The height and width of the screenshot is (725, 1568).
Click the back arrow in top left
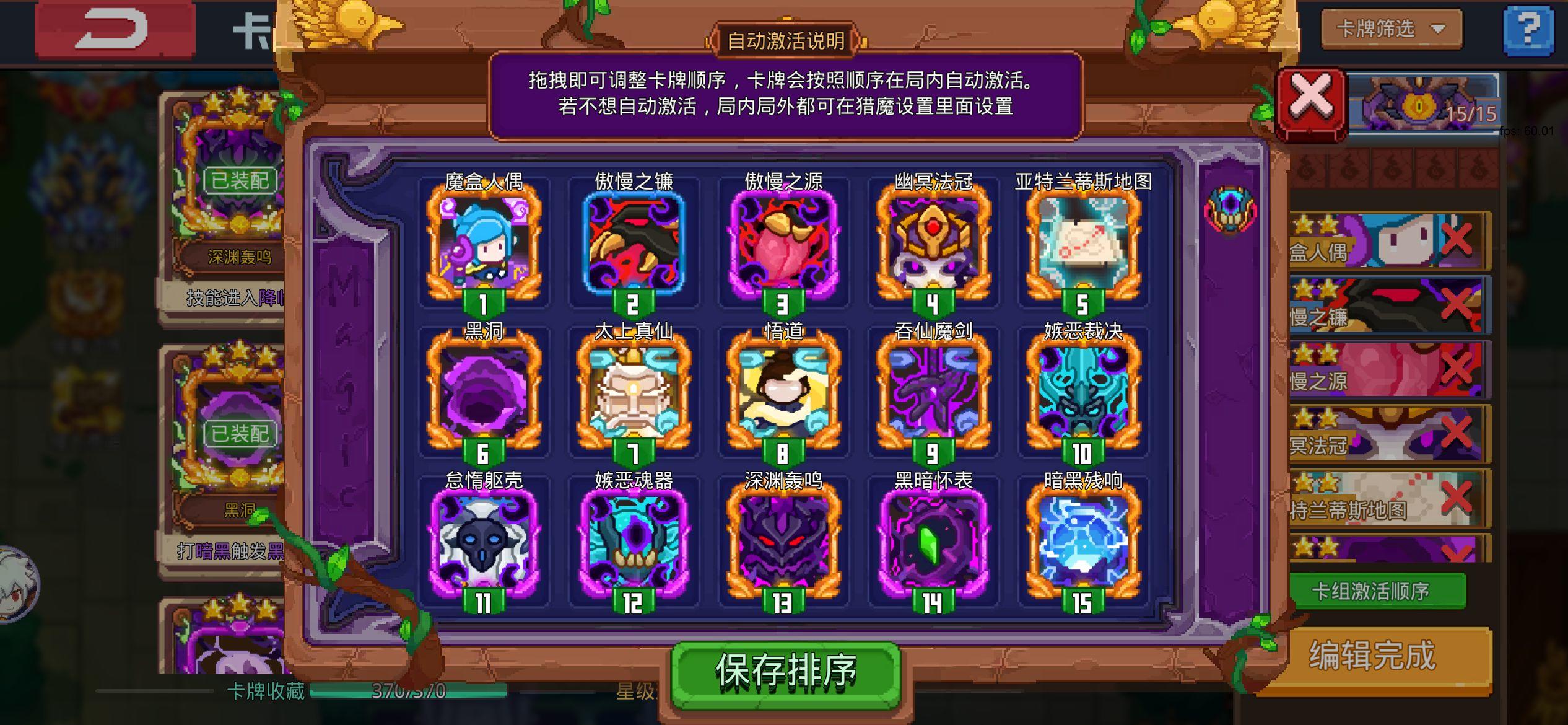[x=115, y=29]
